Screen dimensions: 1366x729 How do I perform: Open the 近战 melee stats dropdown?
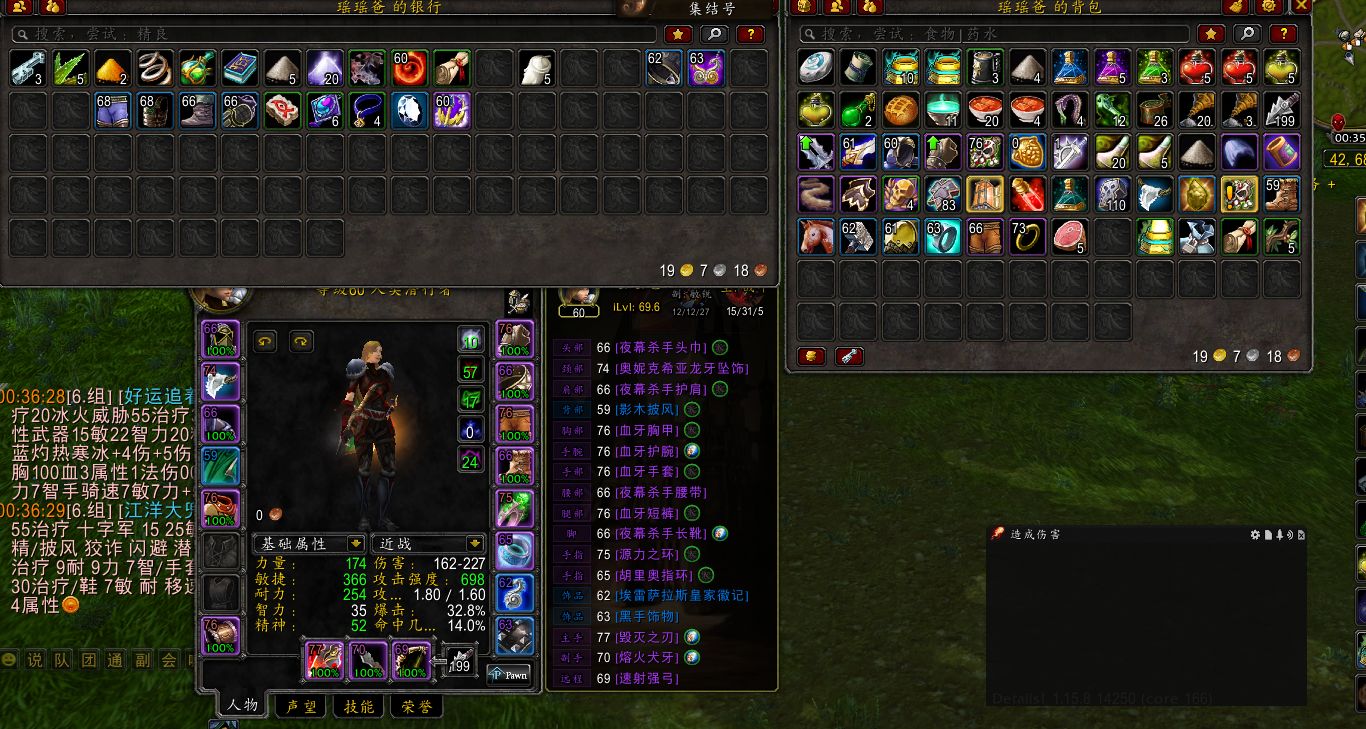[x=428, y=543]
